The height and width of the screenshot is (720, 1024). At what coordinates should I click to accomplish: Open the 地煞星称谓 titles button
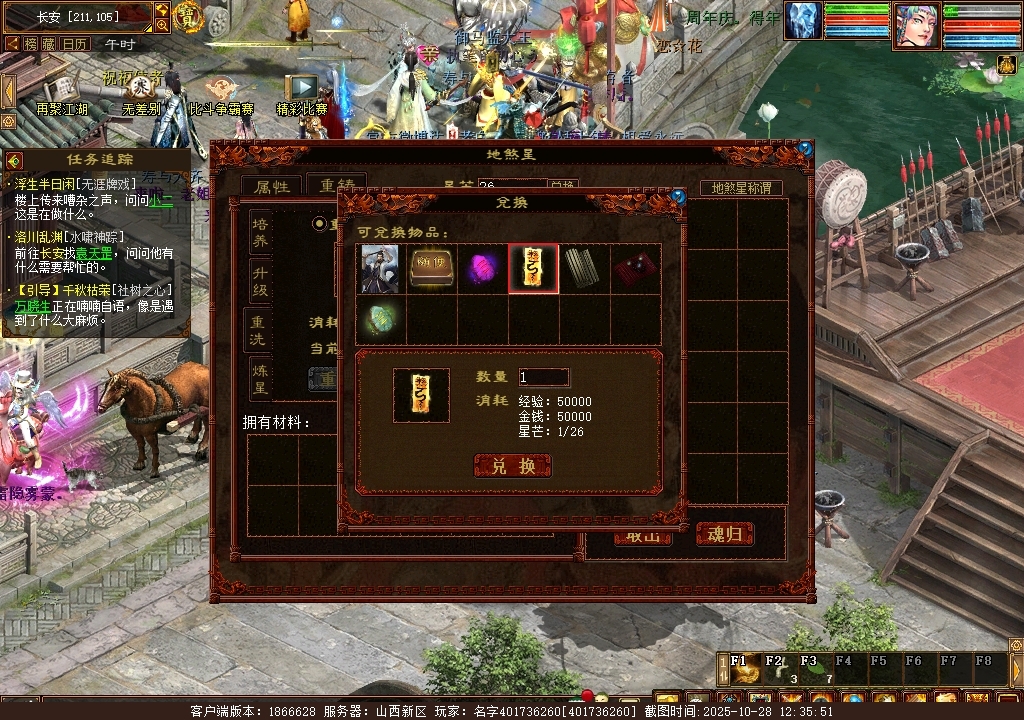coord(741,188)
